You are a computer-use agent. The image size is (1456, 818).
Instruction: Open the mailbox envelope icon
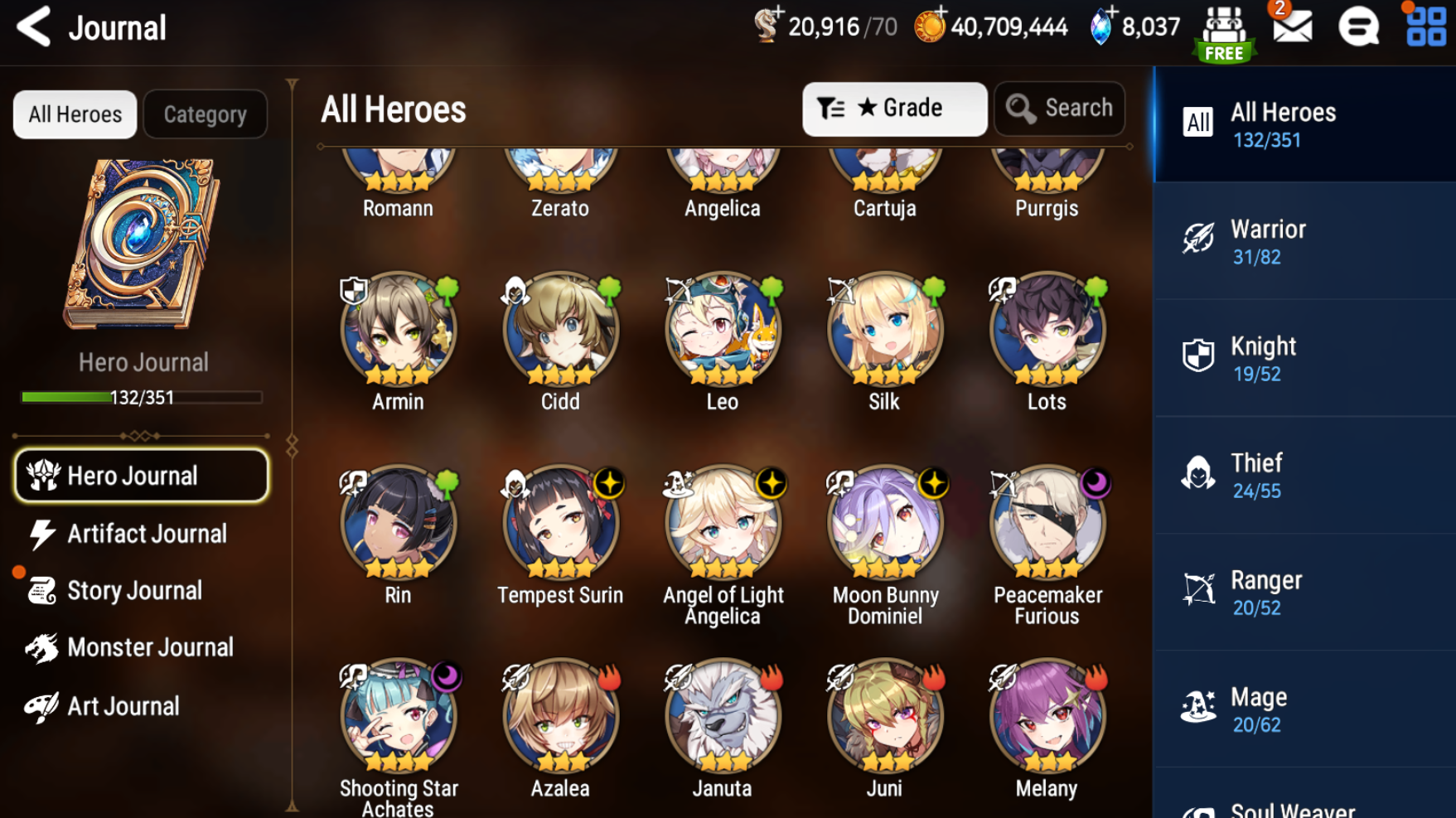(1292, 27)
